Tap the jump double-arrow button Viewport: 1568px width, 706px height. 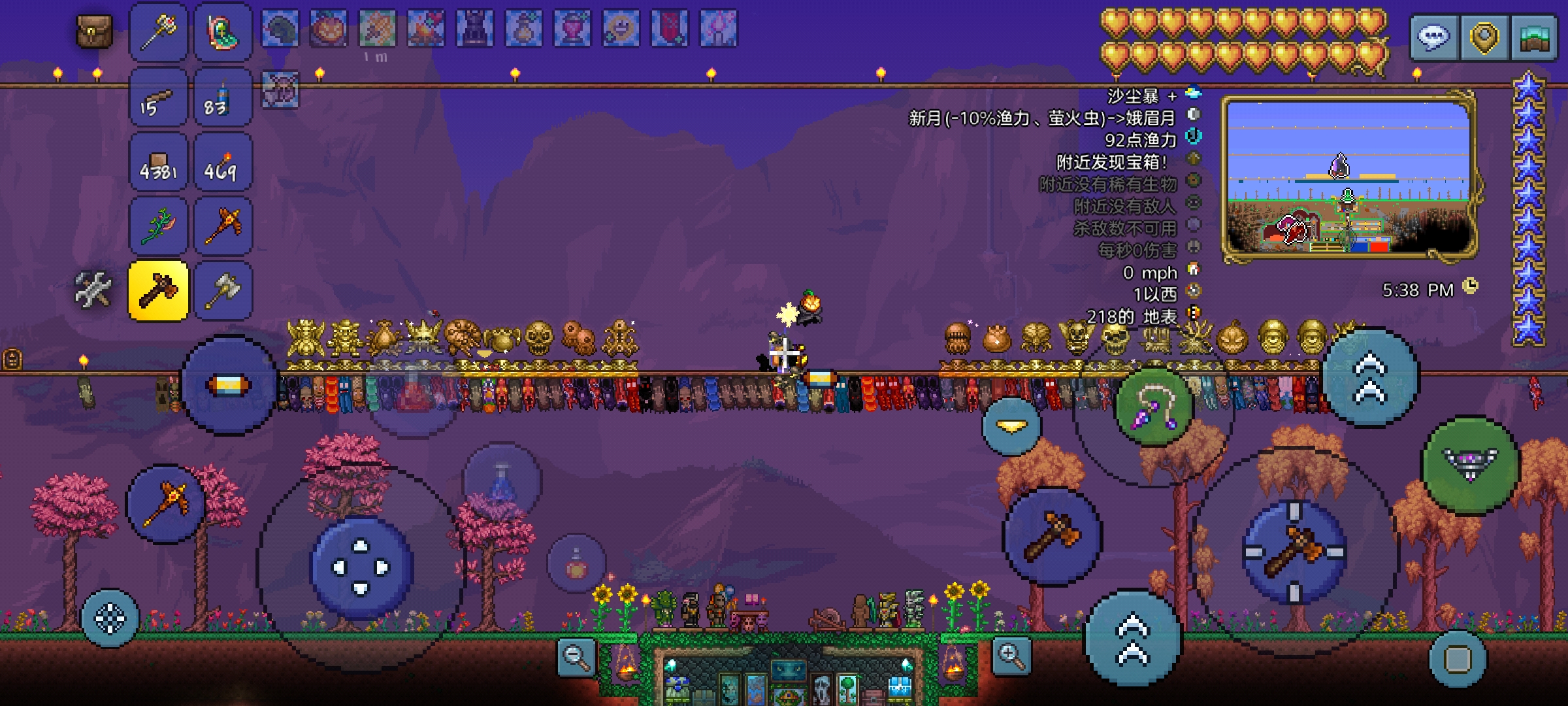click(x=1133, y=638)
